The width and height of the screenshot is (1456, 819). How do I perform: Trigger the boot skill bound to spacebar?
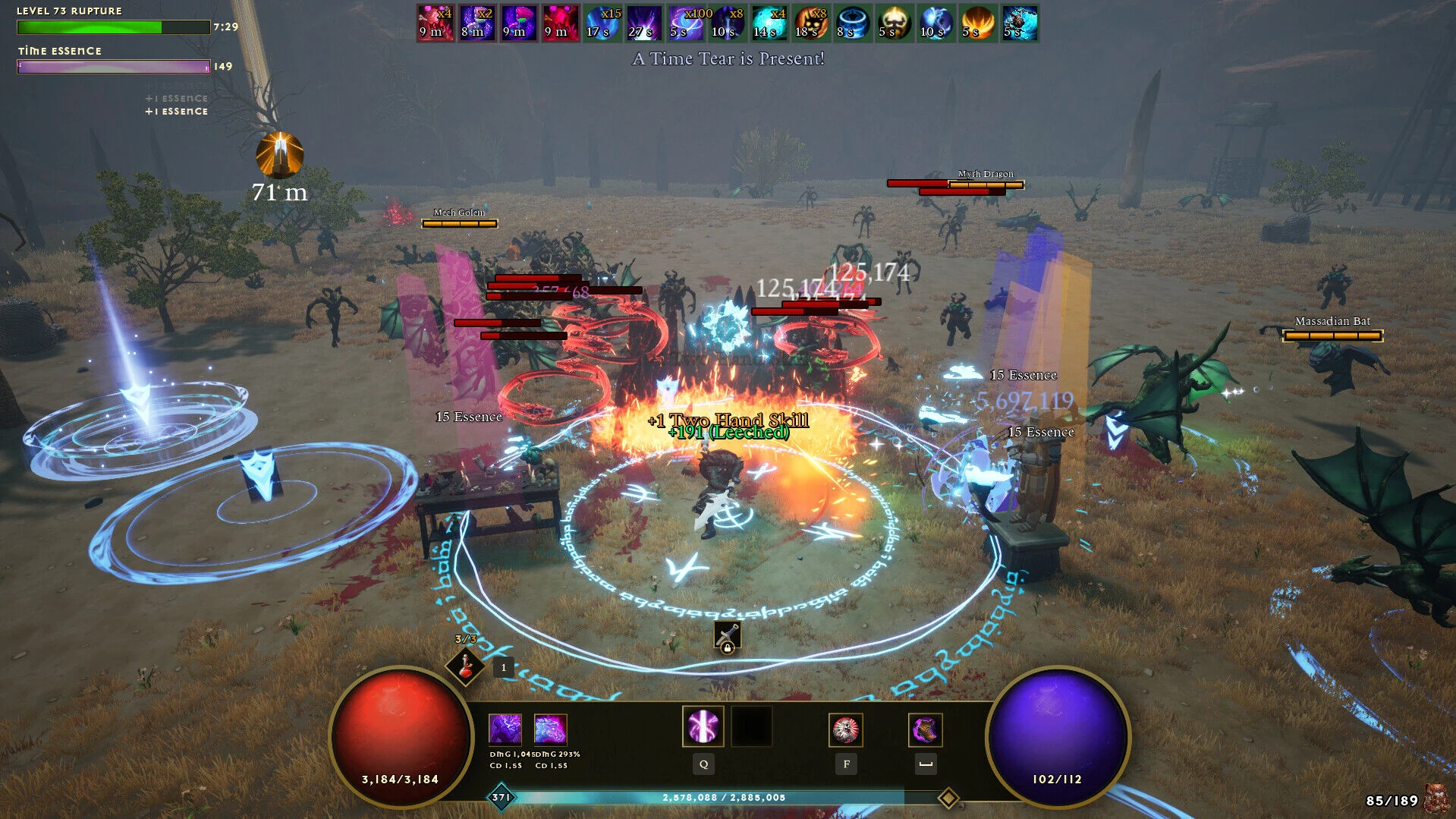(925, 728)
